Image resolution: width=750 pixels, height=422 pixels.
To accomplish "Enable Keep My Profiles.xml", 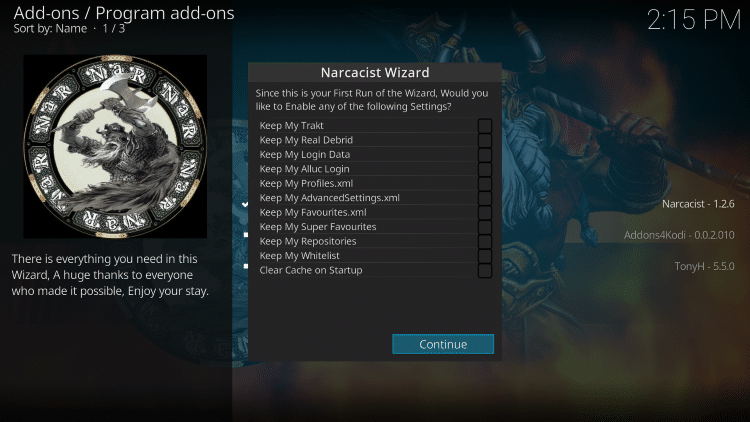I will click(x=484, y=184).
